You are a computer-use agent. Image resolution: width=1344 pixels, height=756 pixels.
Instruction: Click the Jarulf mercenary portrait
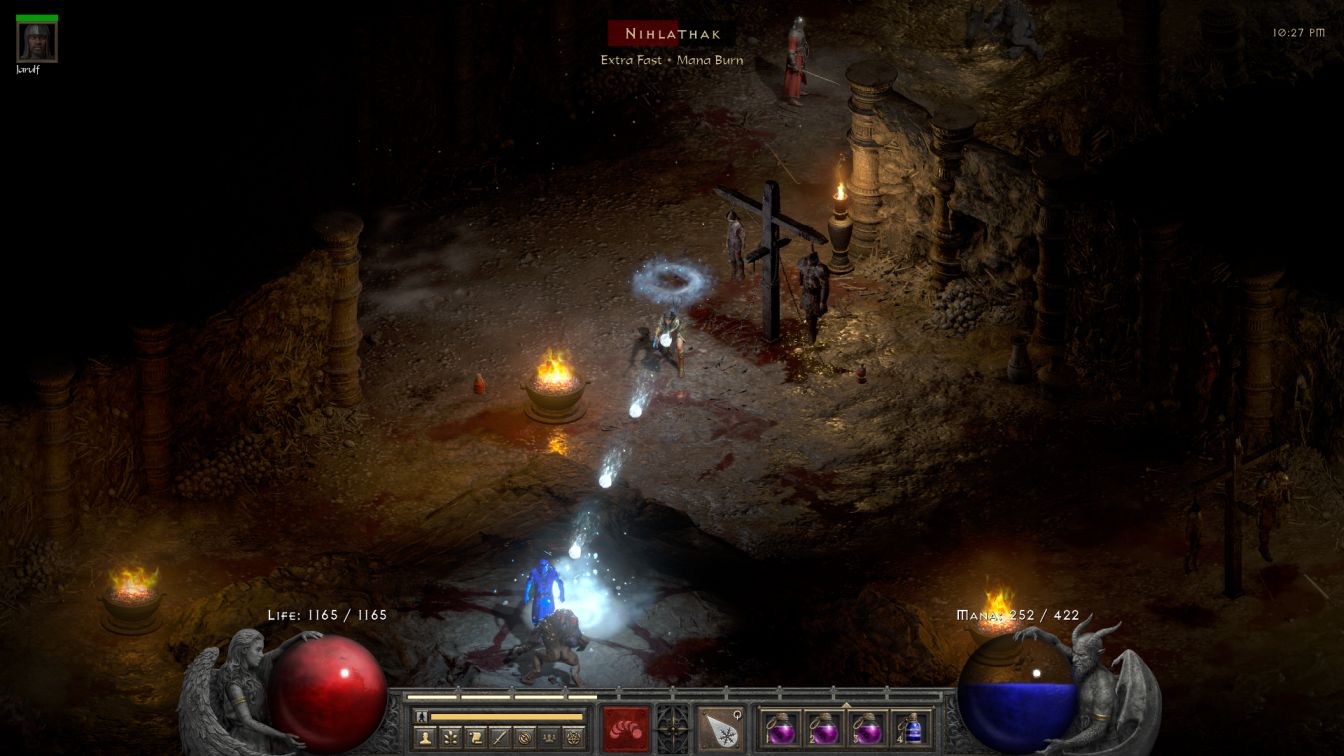pos(37,42)
